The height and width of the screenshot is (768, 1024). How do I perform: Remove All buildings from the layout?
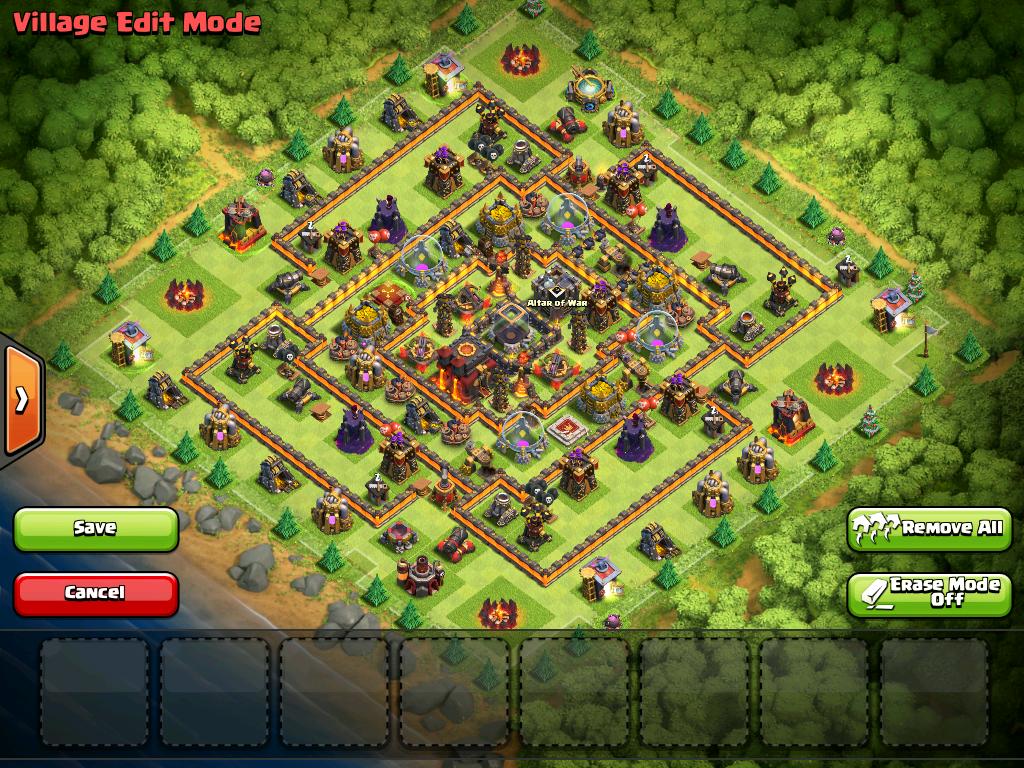coord(929,528)
